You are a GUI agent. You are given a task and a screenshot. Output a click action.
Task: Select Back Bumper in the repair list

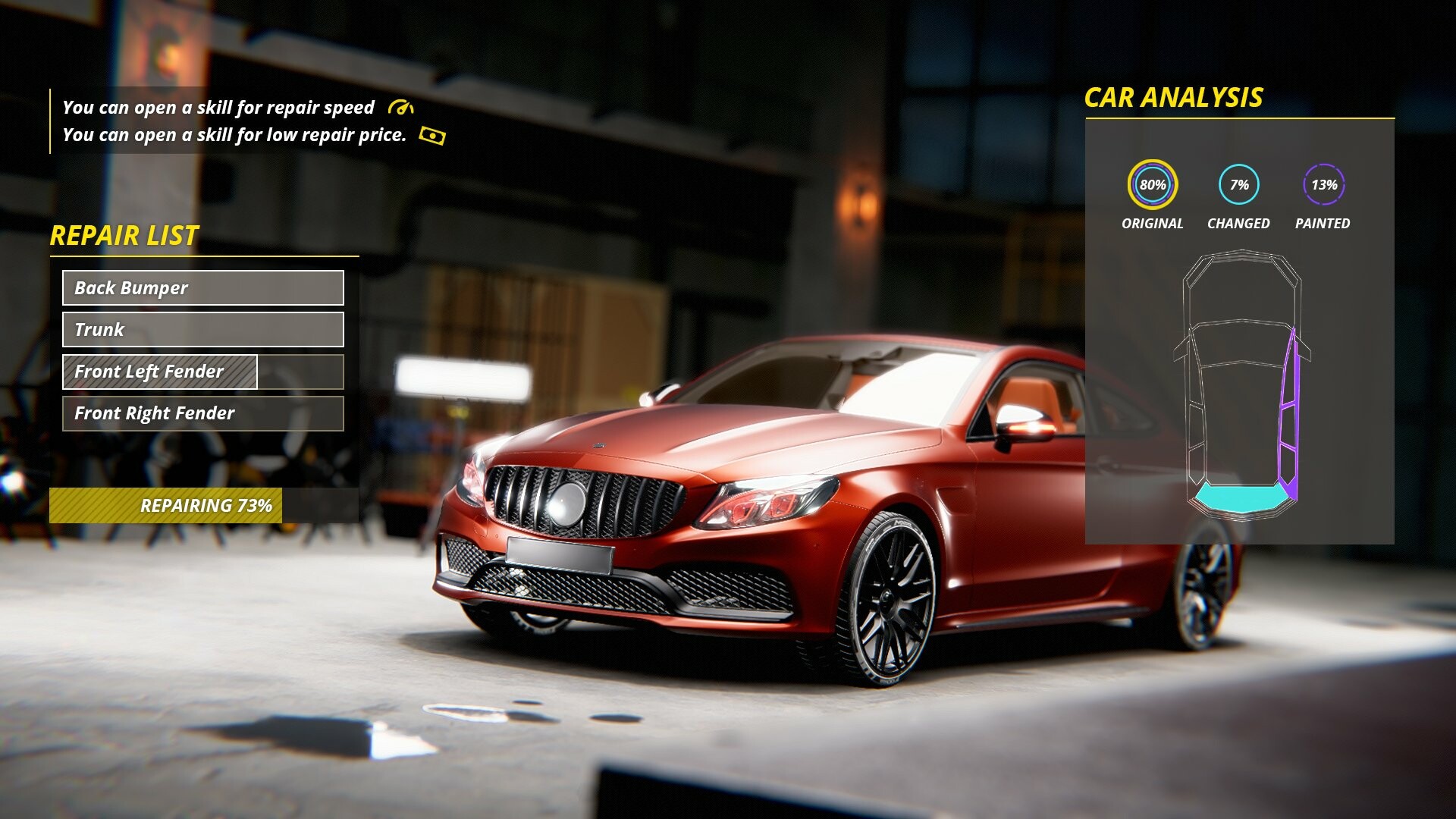[x=202, y=288]
